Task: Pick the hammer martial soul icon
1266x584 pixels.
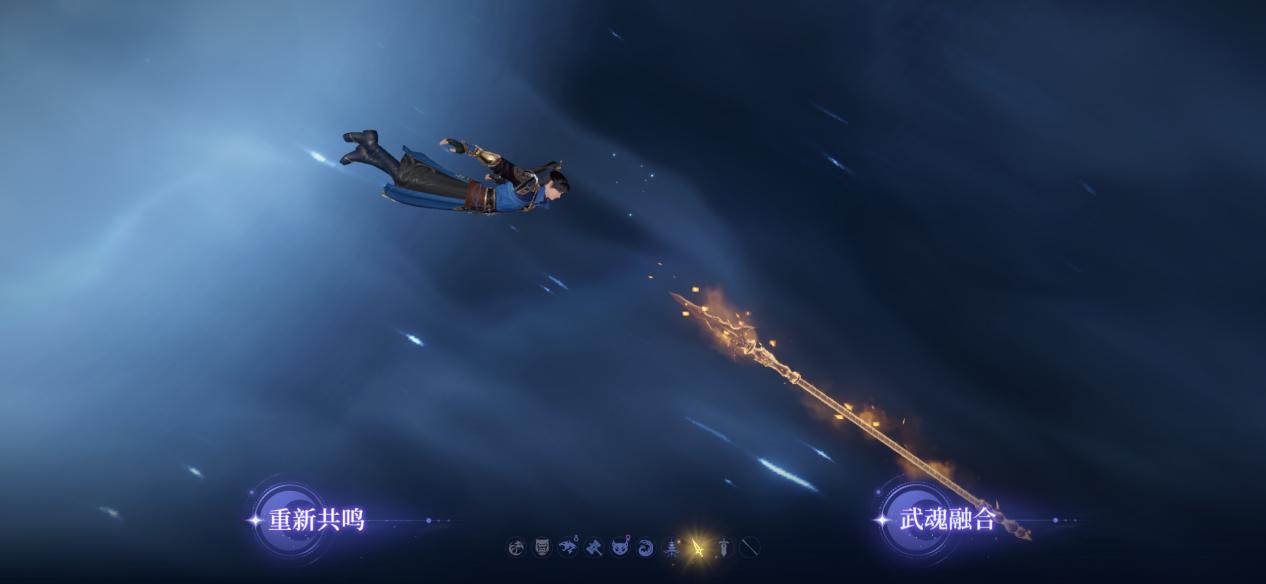Action: coord(594,547)
